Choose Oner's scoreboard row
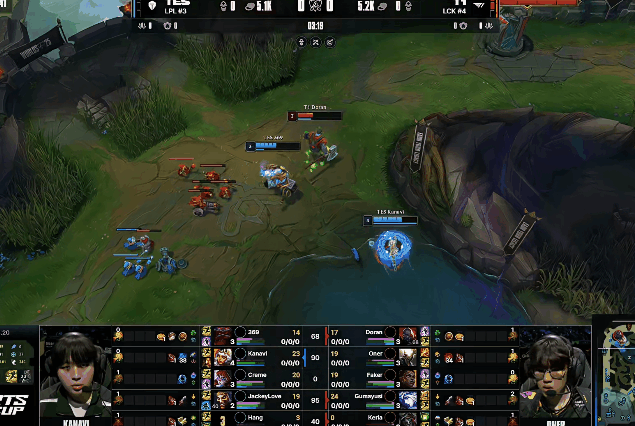The width and height of the screenshot is (635, 426). point(375,354)
